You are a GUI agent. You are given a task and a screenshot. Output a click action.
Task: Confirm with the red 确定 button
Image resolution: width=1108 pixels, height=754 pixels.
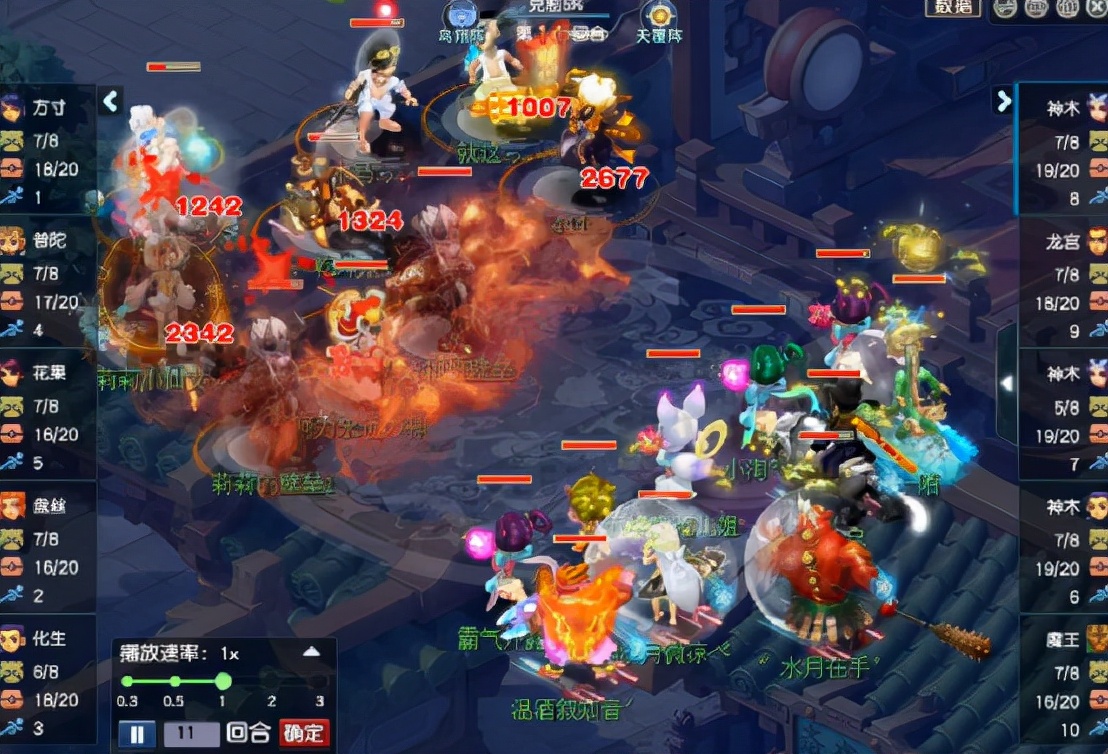pos(304,733)
